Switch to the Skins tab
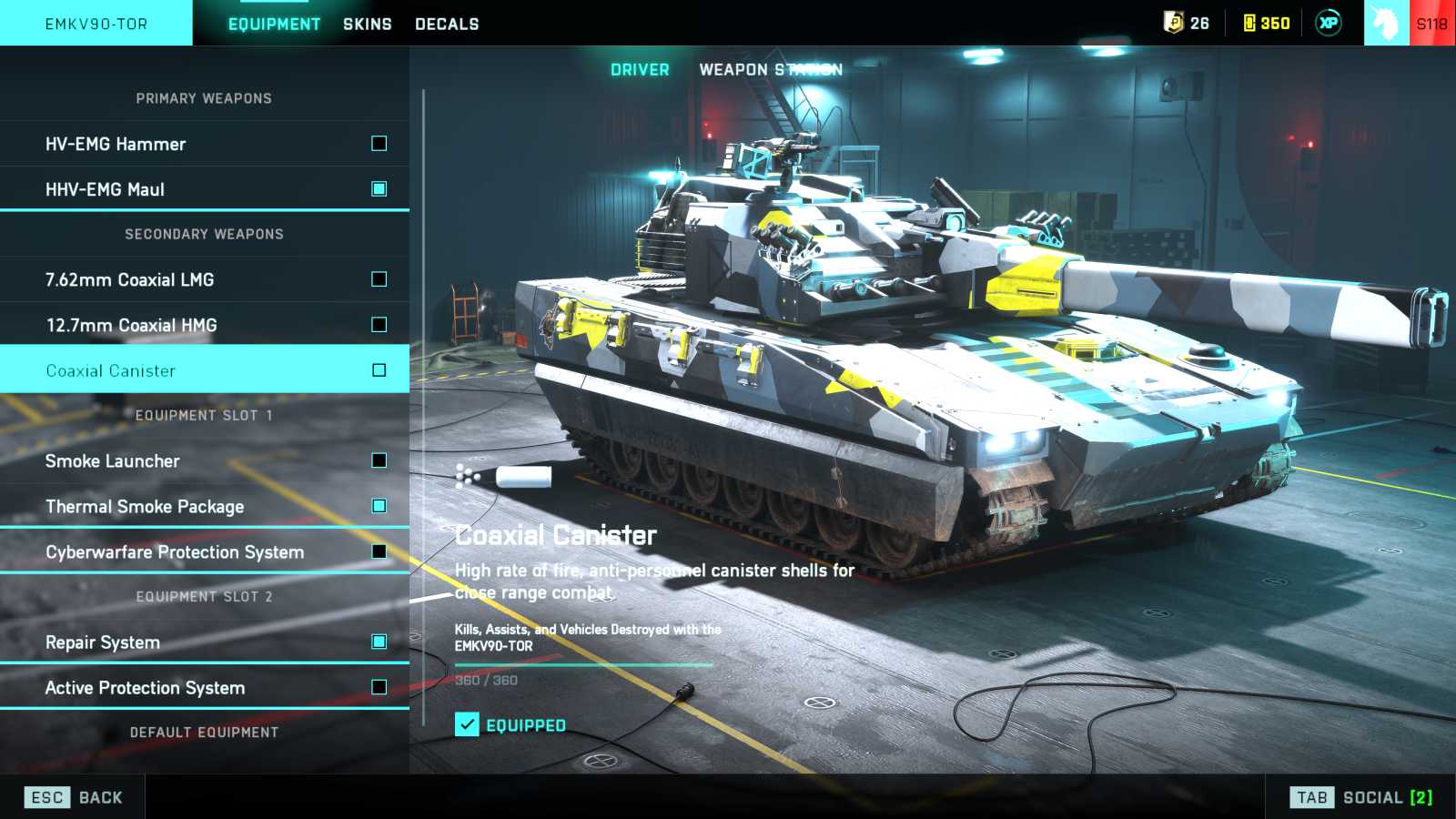 pos(367,24)
